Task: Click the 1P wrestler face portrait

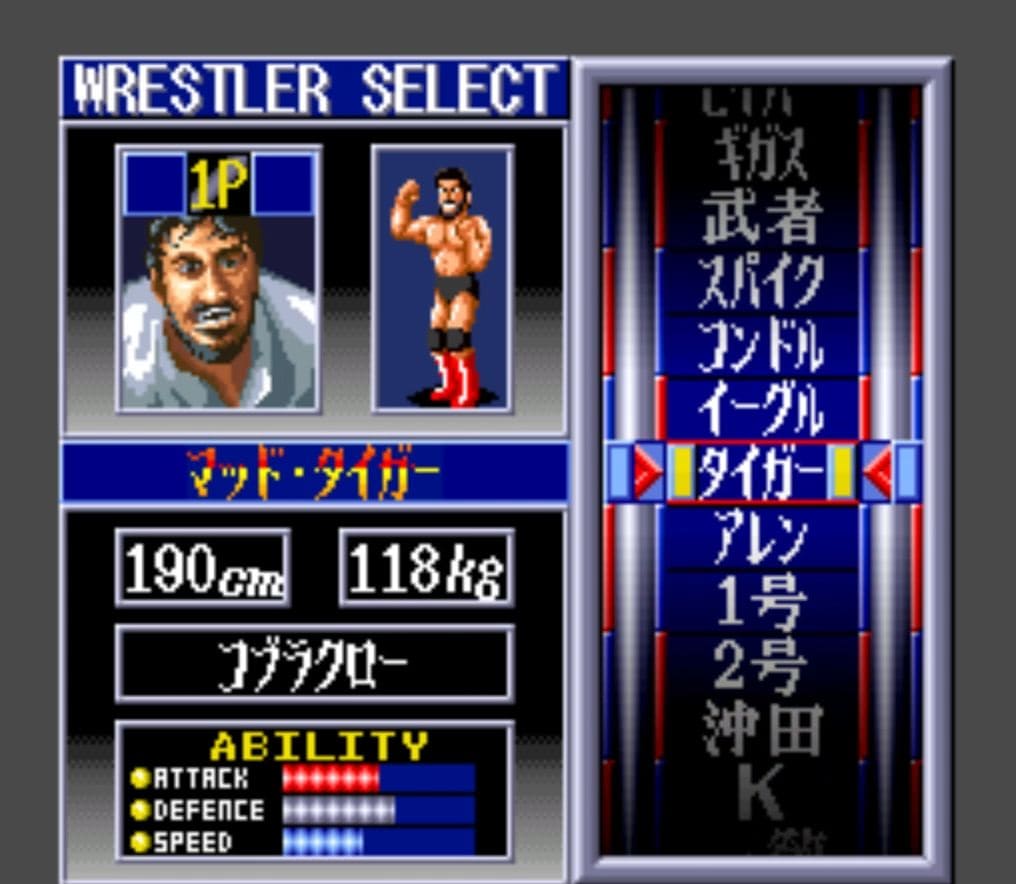Action: click(218, 290)
